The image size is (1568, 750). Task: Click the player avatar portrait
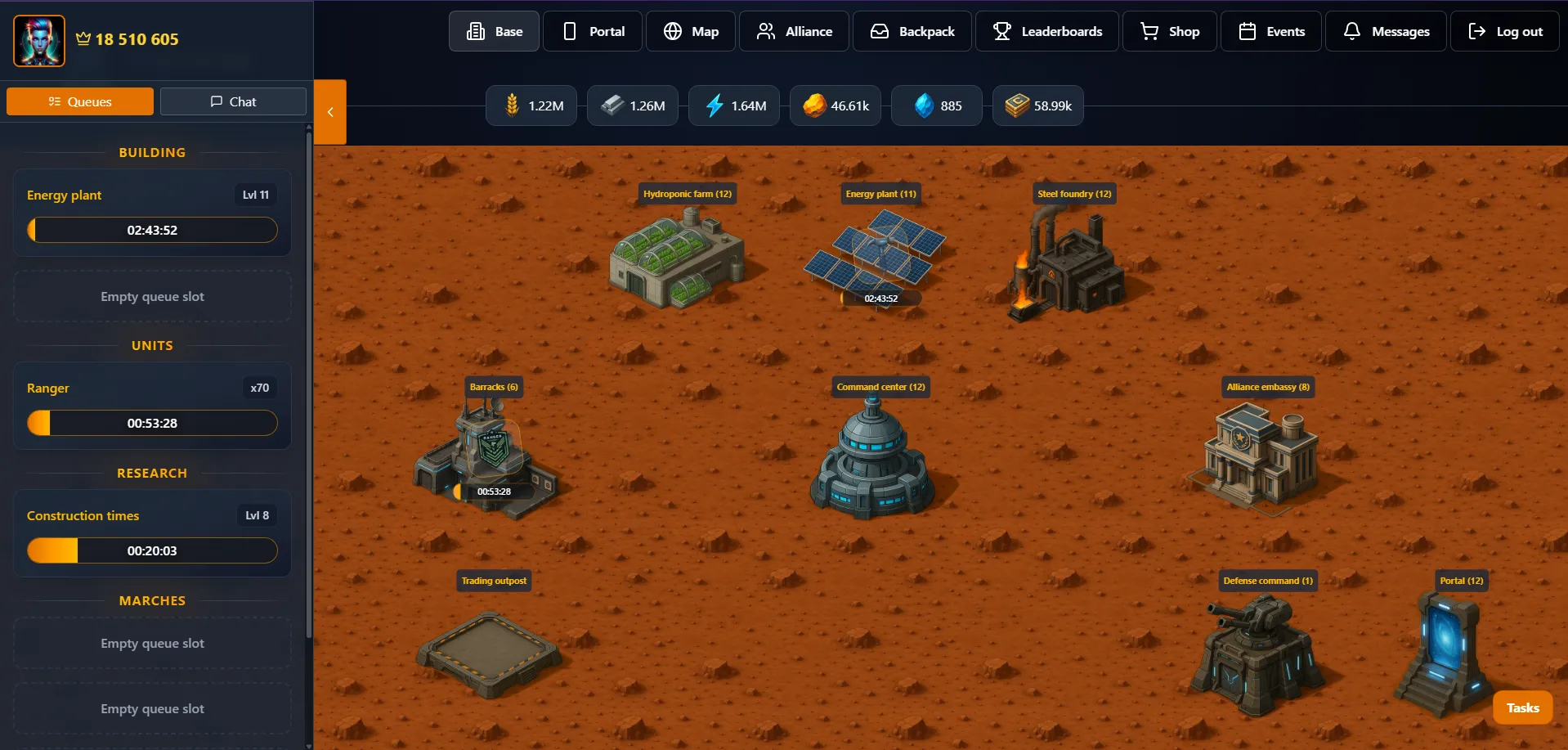(x=38, y=39)
